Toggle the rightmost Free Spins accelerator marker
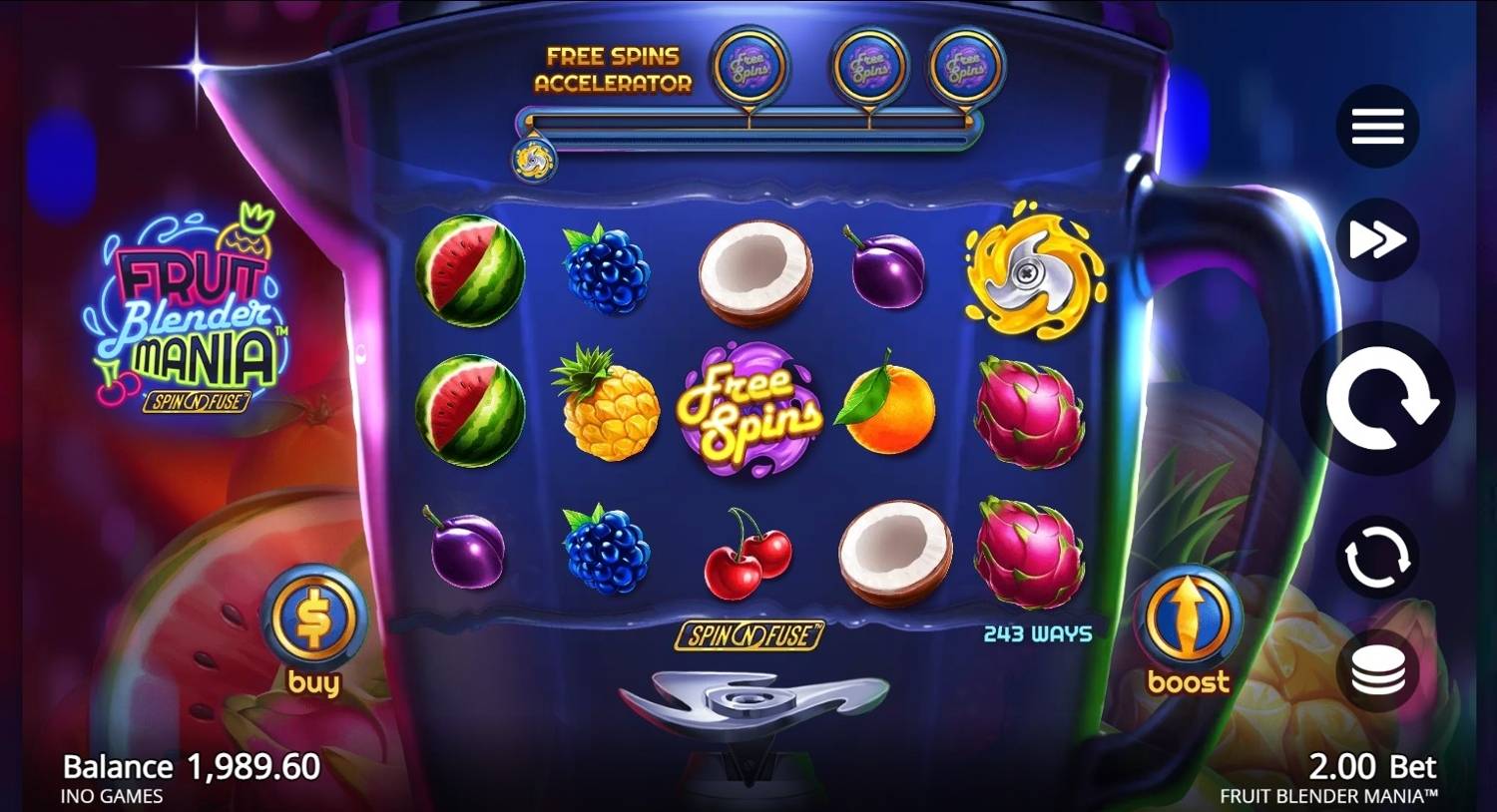Screen dimensions: 1497x812 click(966, 67)
